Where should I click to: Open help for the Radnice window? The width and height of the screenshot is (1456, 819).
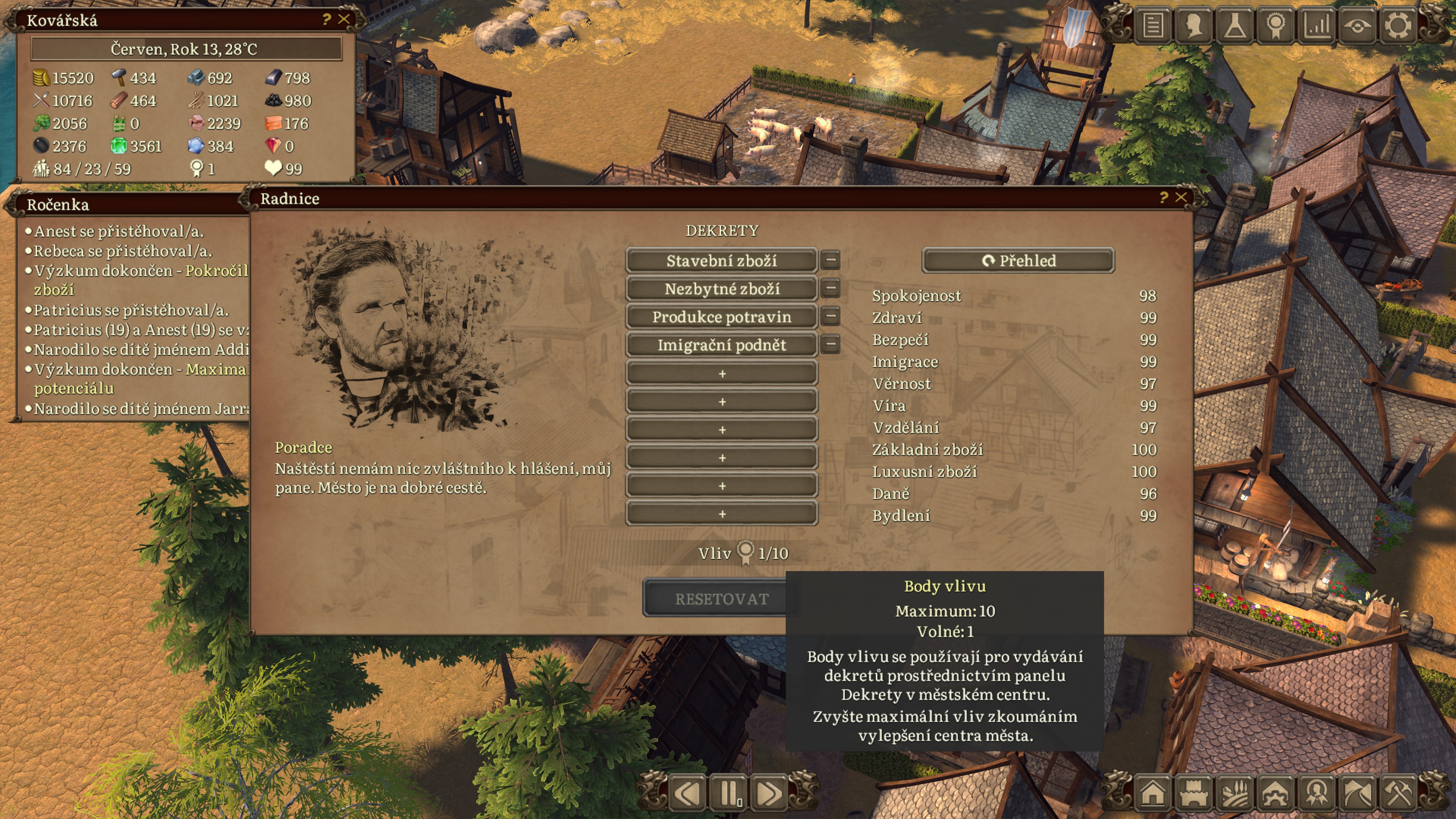(x=1163, y=197)
